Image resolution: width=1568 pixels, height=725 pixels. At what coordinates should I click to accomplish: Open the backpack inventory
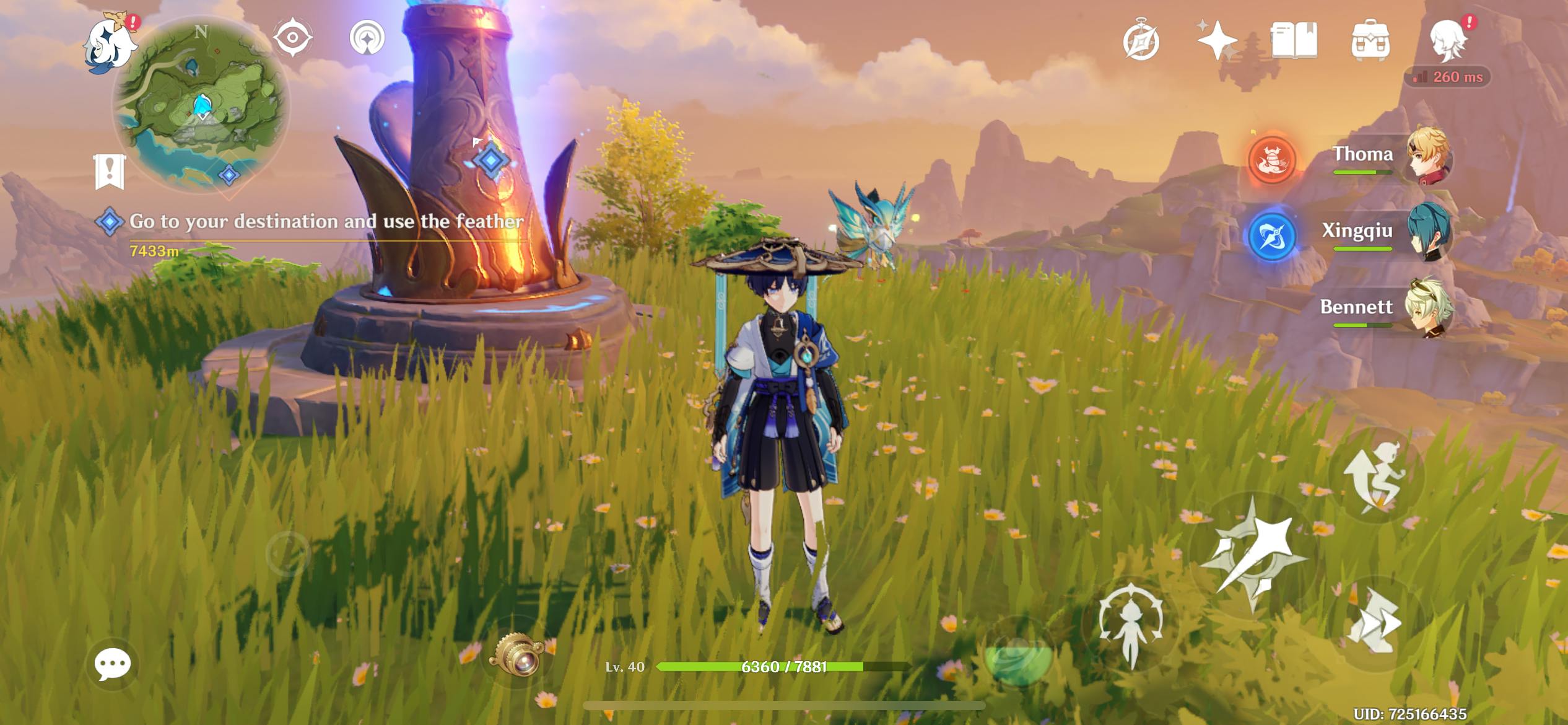click(1370, 41)
